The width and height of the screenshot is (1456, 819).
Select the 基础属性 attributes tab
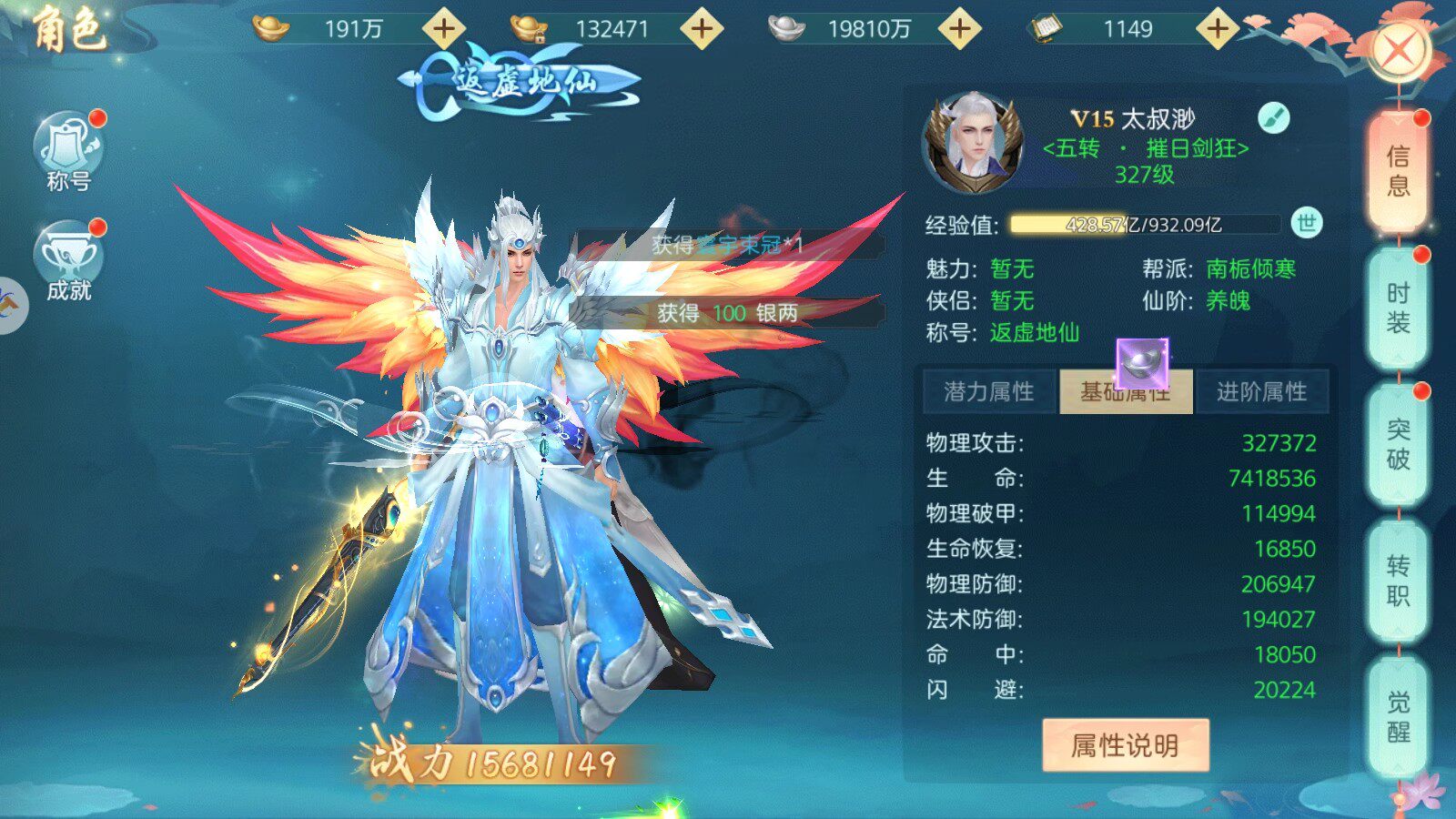click(x=1126, y=392)
